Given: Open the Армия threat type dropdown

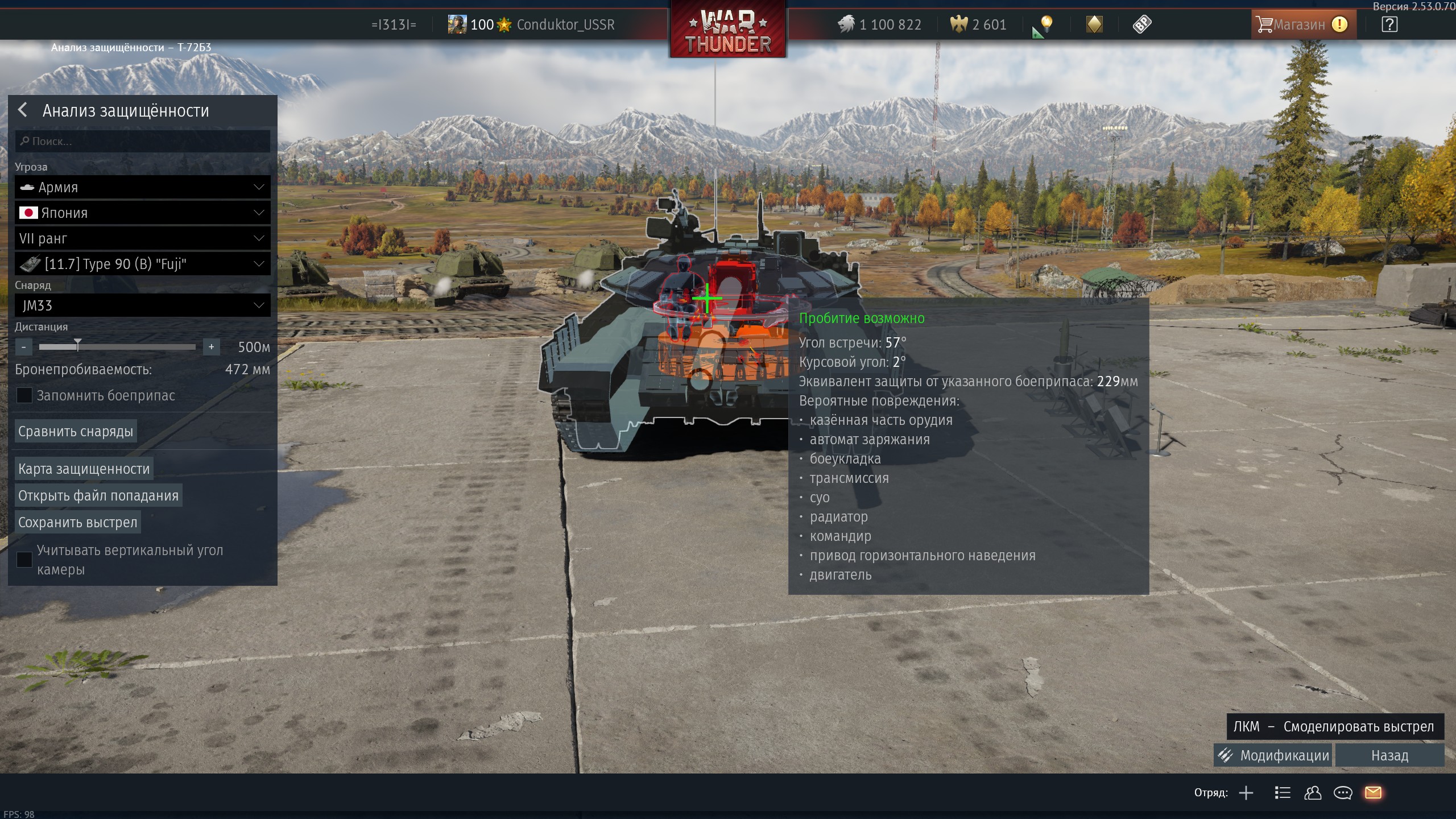Looking at the screenshot, I should 142,187.
